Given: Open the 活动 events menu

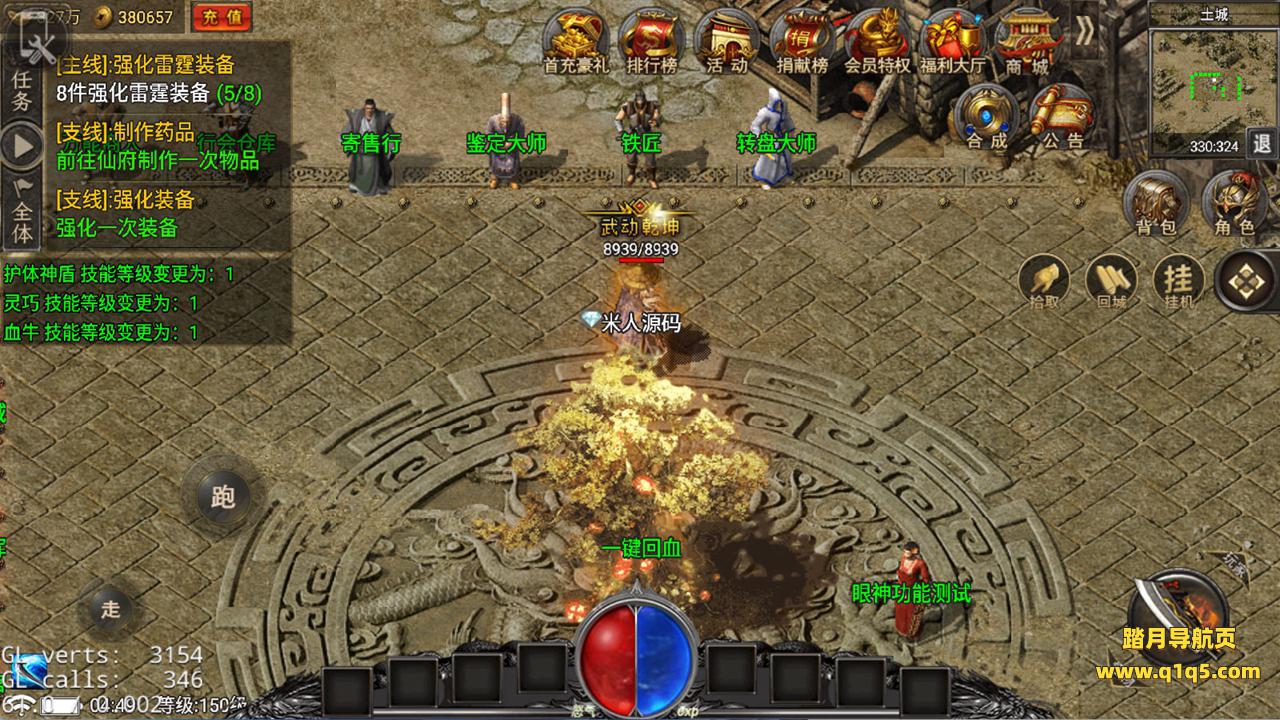Looking at the screenshot, I should 727,40.
